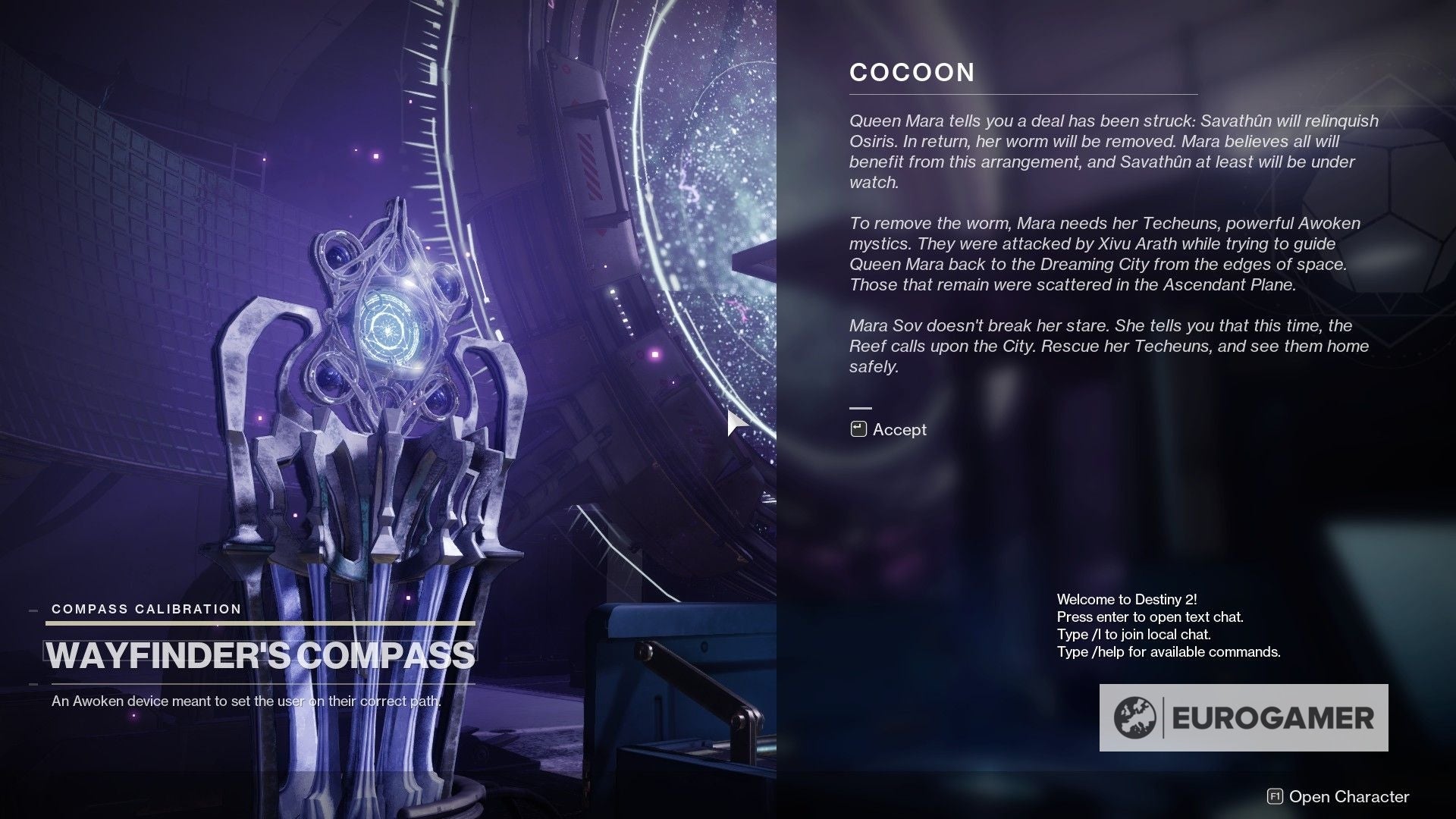Select the COMPASS CALIBRATION label
The width and height of the screenshot is (1456, 819).
pos(145,609)
